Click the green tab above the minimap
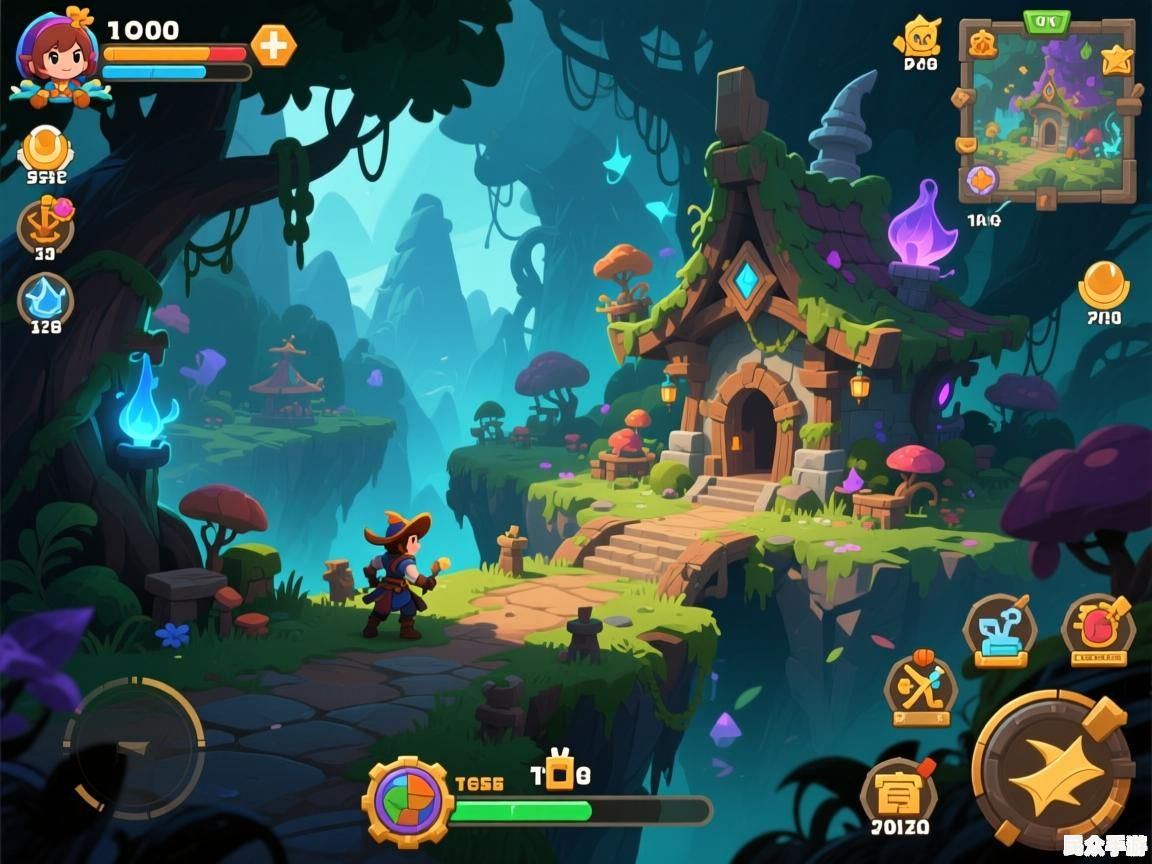Screen dimensions: 1152x864 tap(1046, 20)
